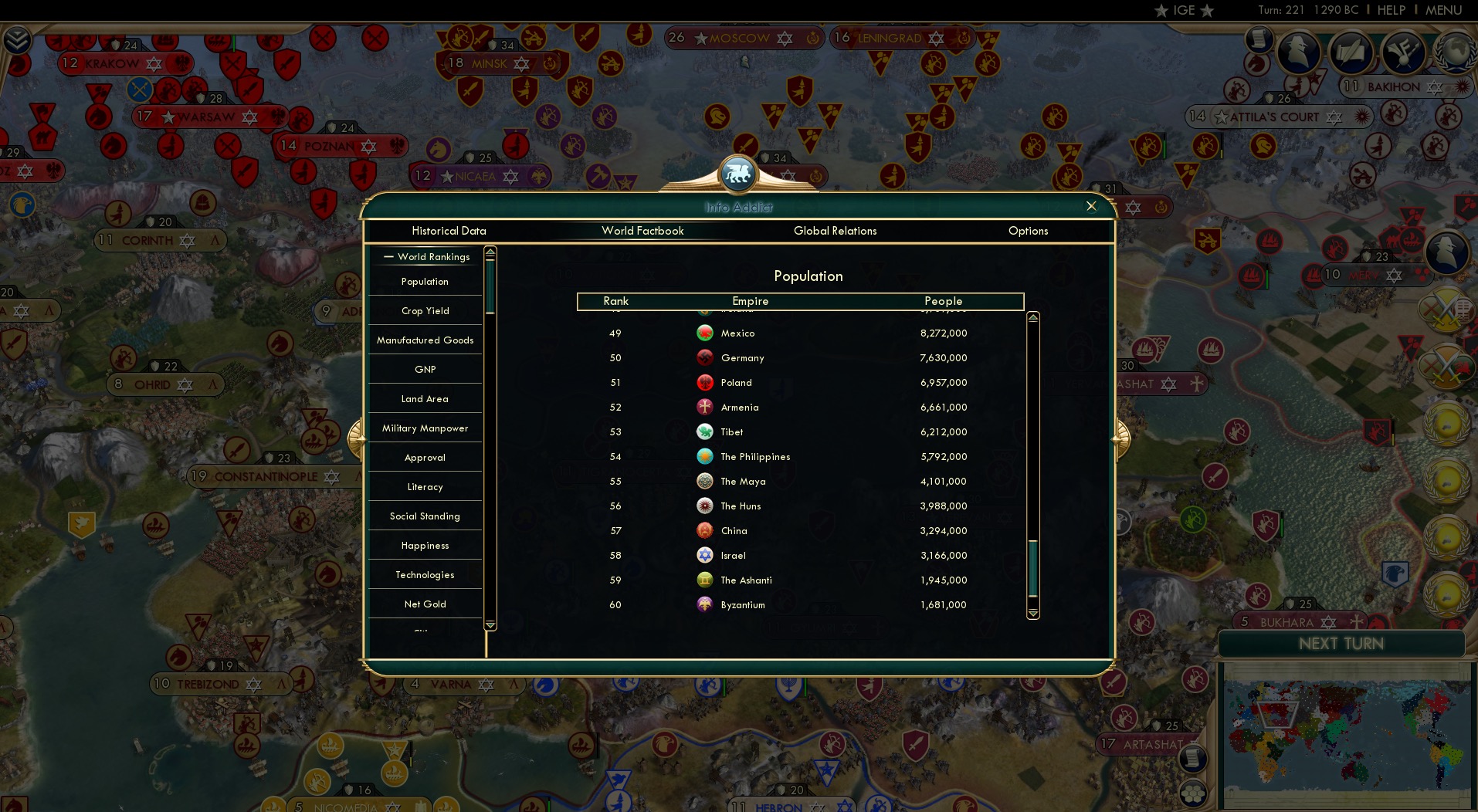The height and width of the screenshot is (812, 1478).
Task: Open the notifications scroll icon top-right
Action: coord(1258,39)
